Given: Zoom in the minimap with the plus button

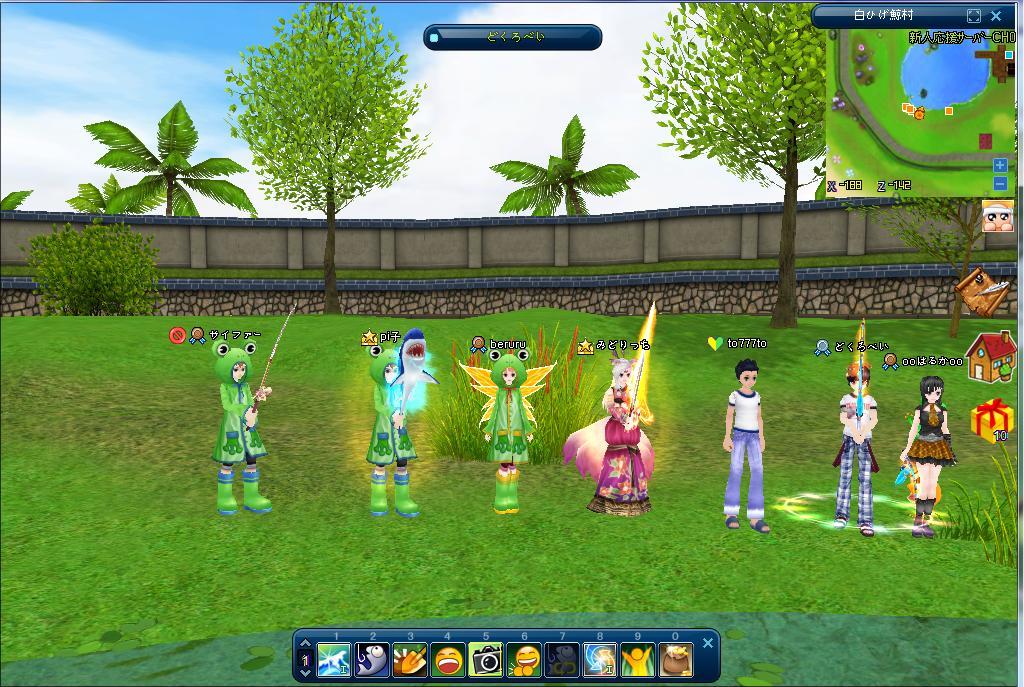Looking at the screenshot, I should (x=1000, y=165).
